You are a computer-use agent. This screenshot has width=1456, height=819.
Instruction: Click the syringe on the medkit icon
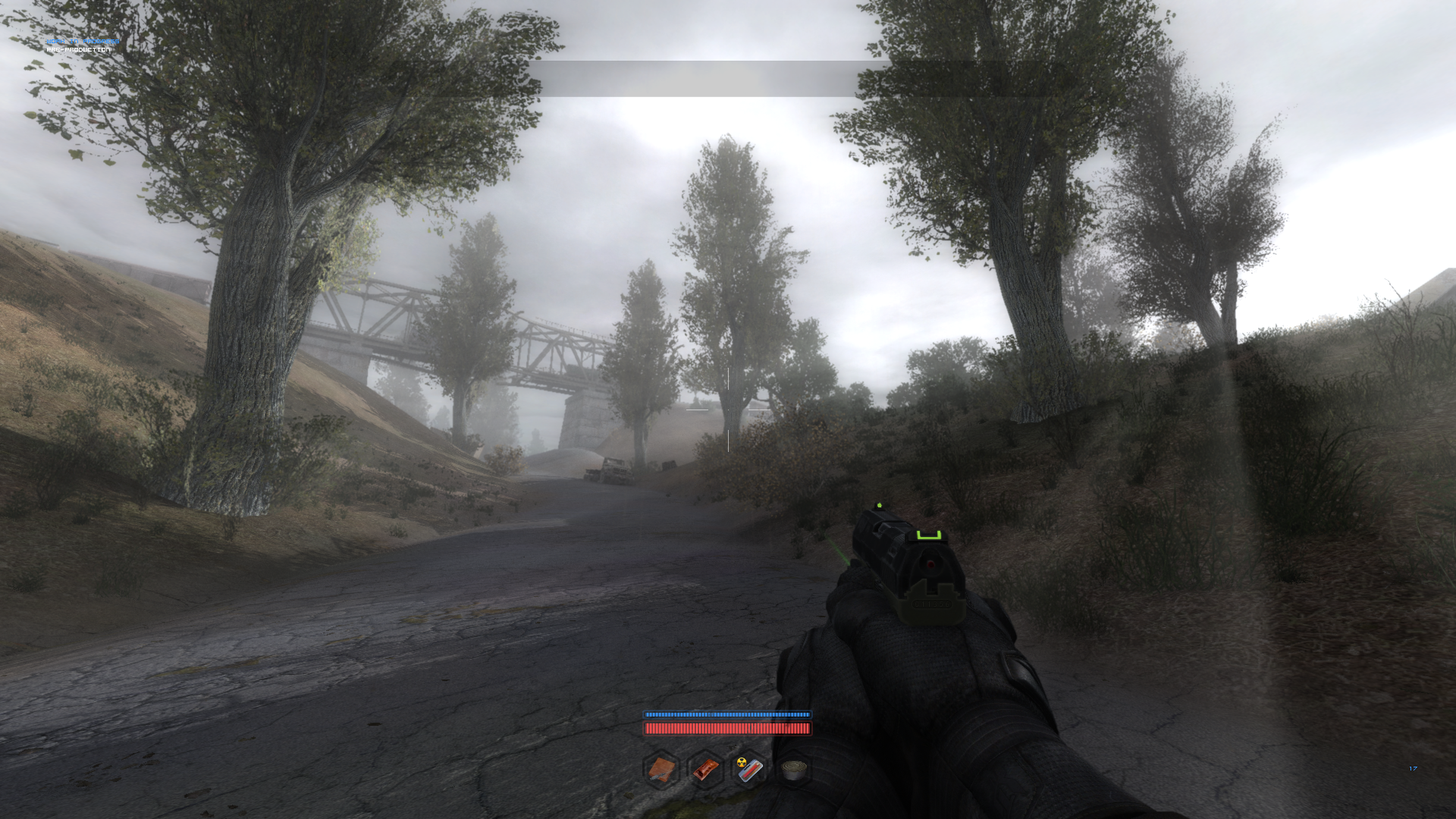657,777
